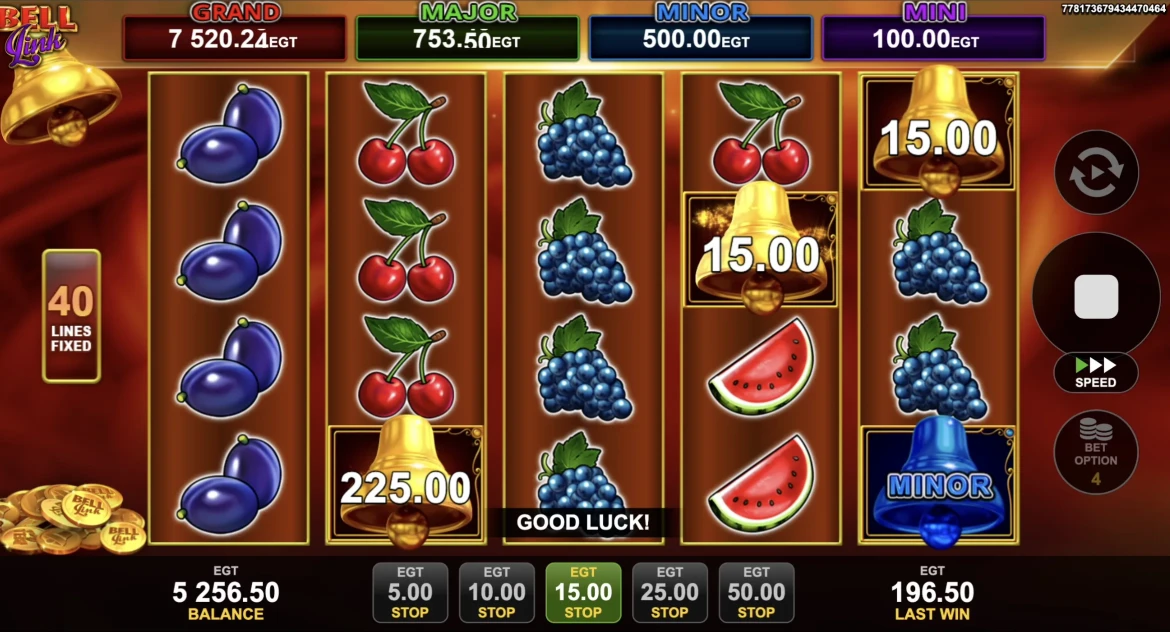Toggle the autoplay circular arrows button

pyautogui.click(x=1096, y=172)
